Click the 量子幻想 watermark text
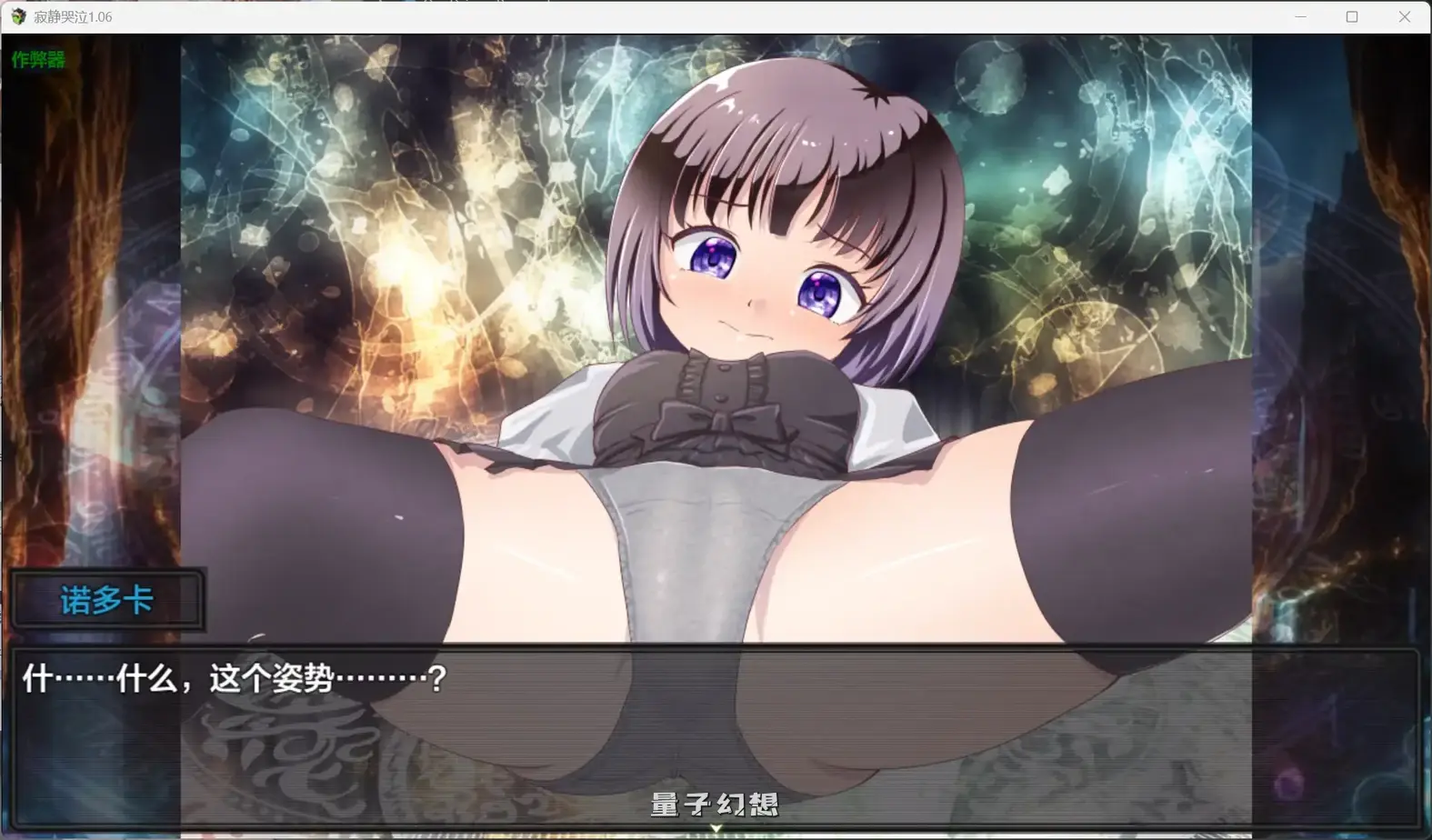Image resolution: width=1432 pixels, height=840 pixels. click(714, 805)
